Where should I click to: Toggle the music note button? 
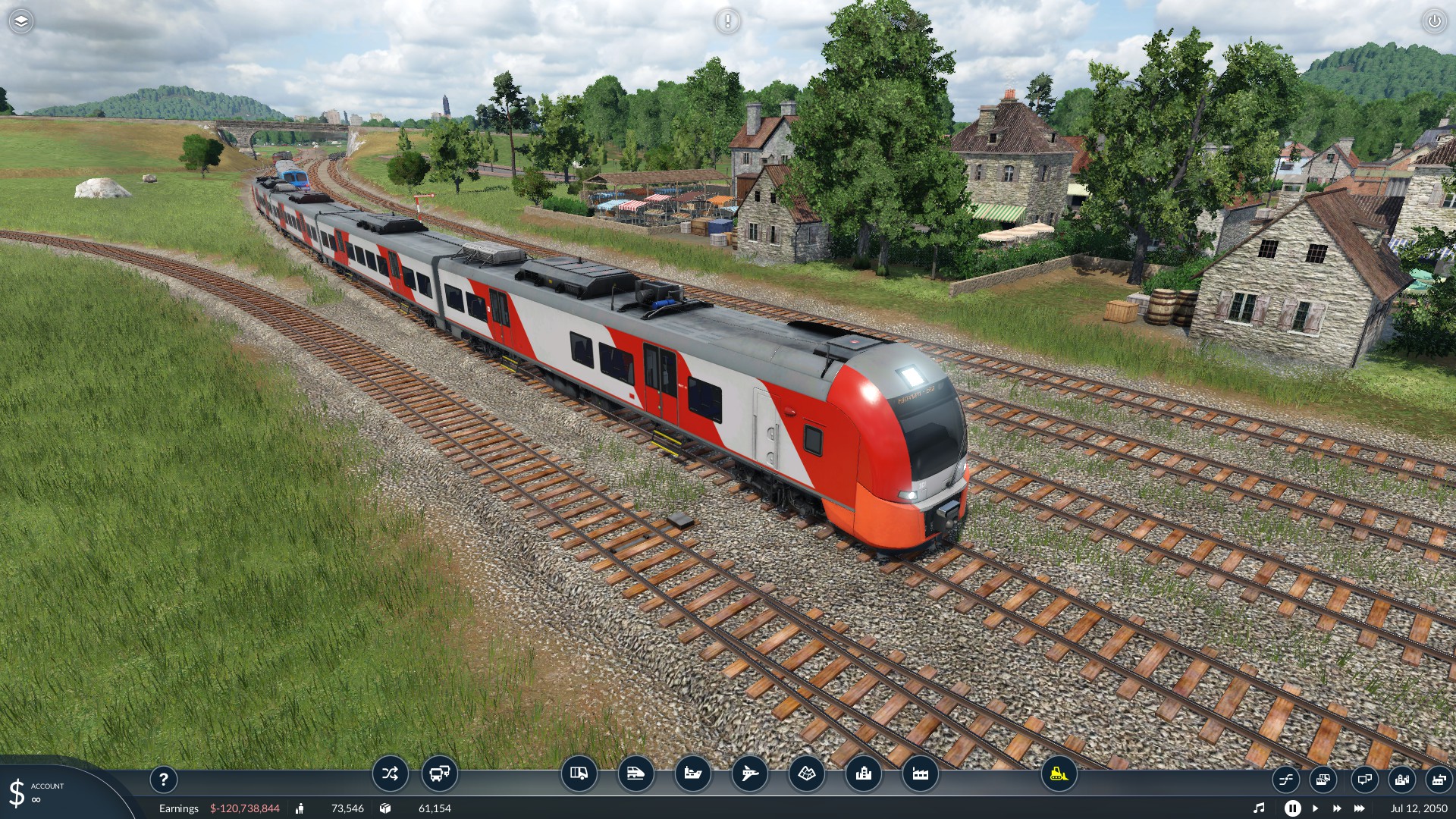[1259, 808]
